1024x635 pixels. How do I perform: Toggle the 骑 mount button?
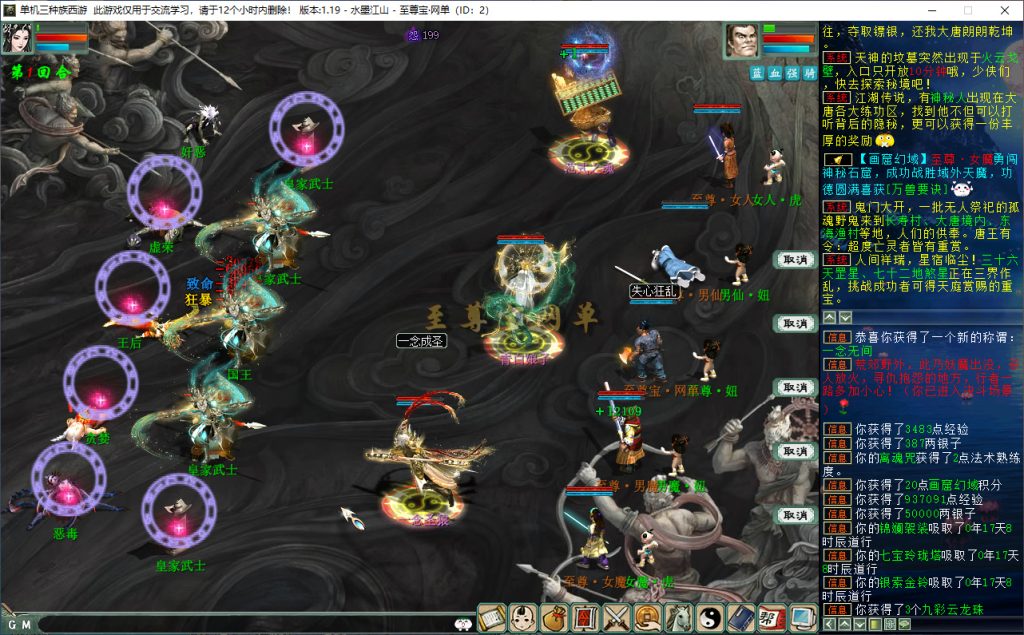click(x=808, y=73)
